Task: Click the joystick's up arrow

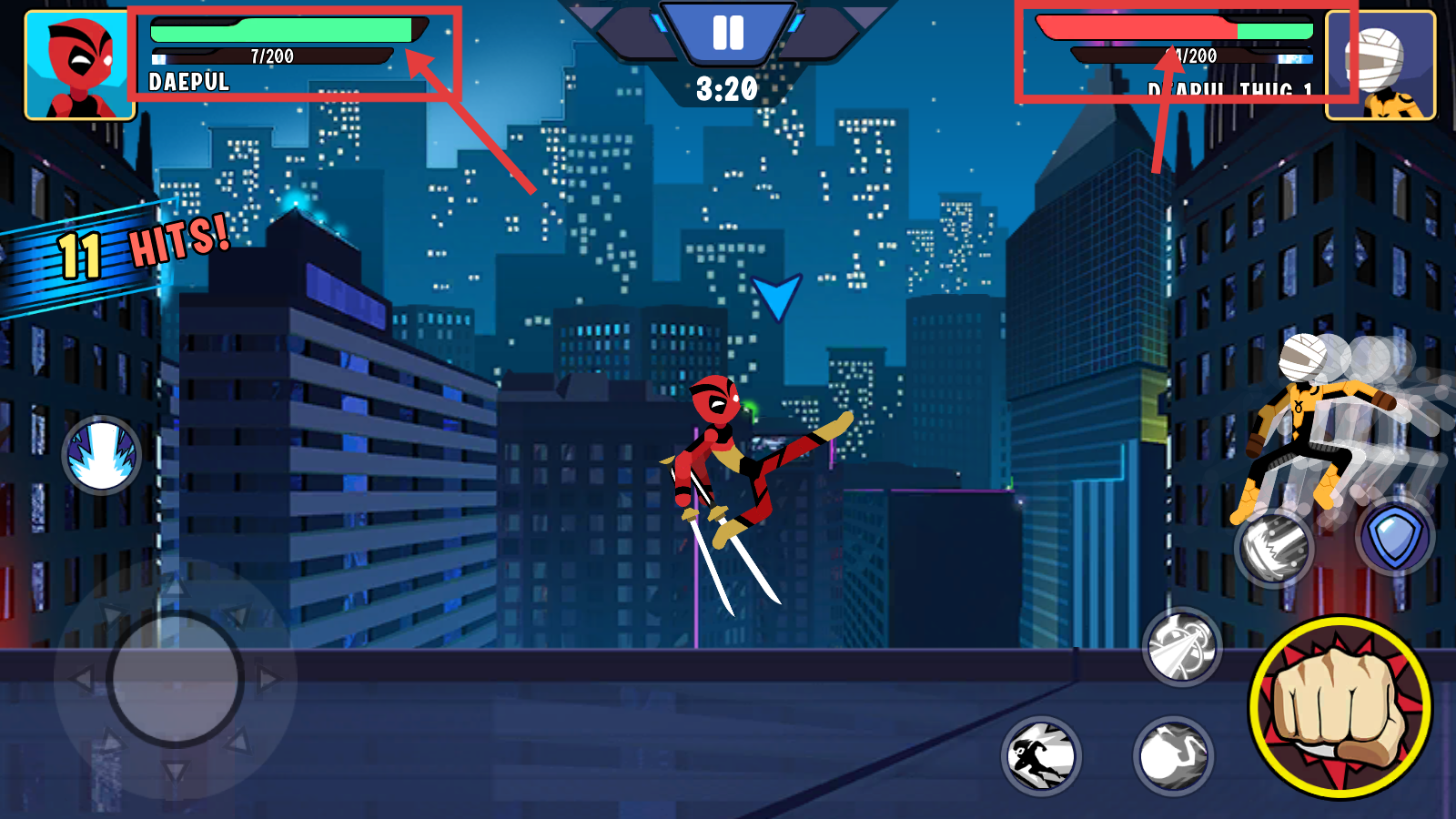Action: [175, 587]
